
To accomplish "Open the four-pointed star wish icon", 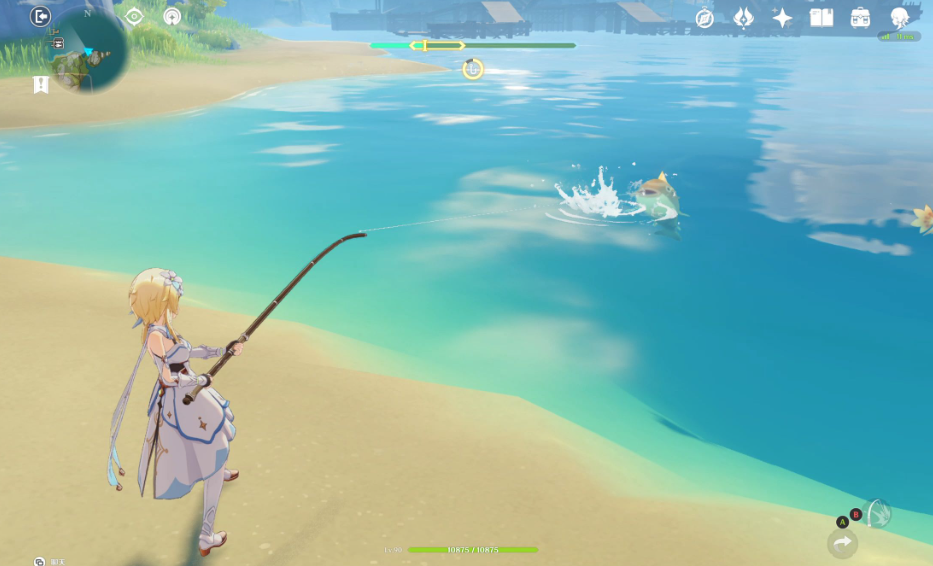I will click(782, 18).
